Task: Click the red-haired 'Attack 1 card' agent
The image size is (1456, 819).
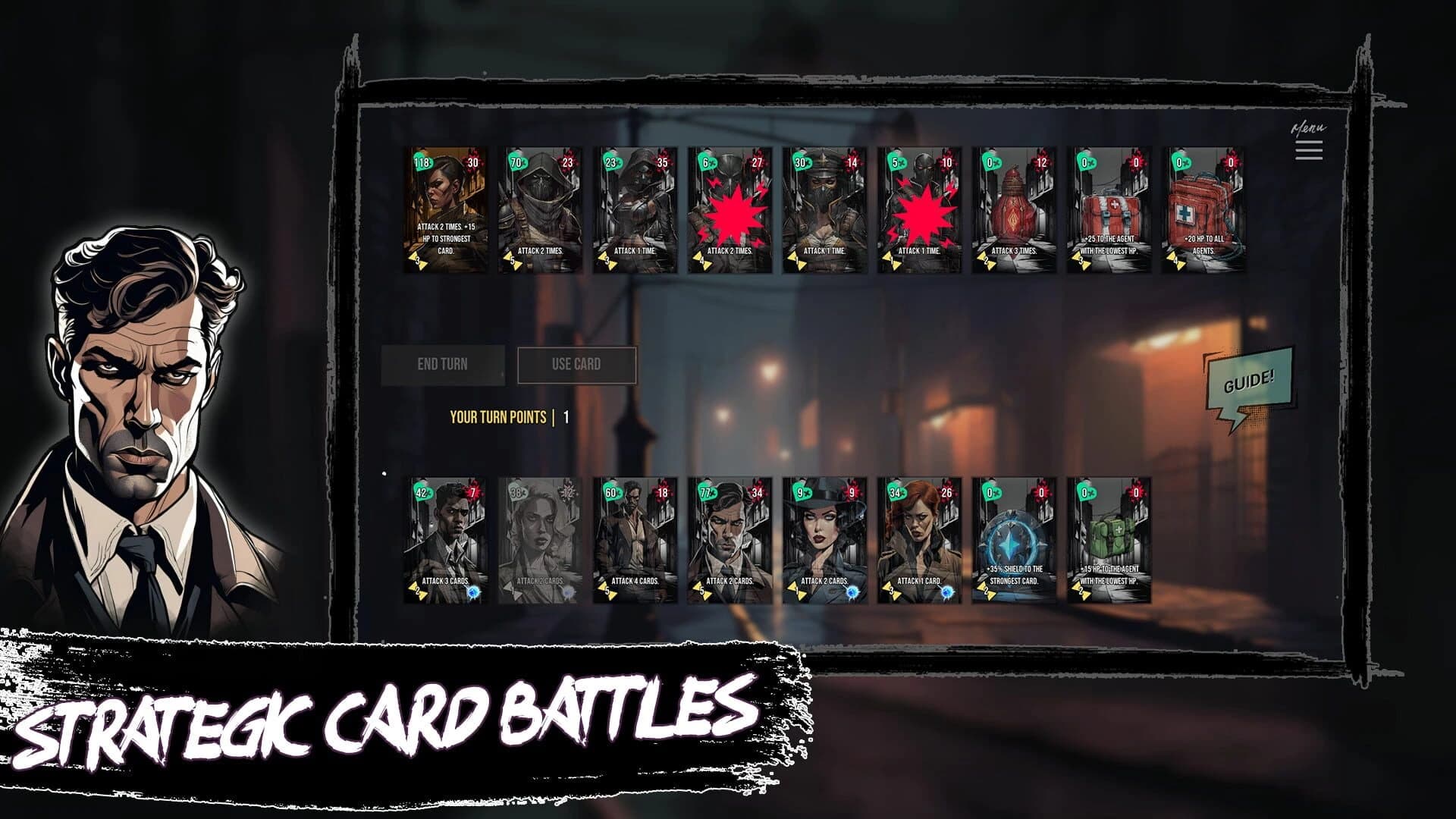Action: click(920, 538)
